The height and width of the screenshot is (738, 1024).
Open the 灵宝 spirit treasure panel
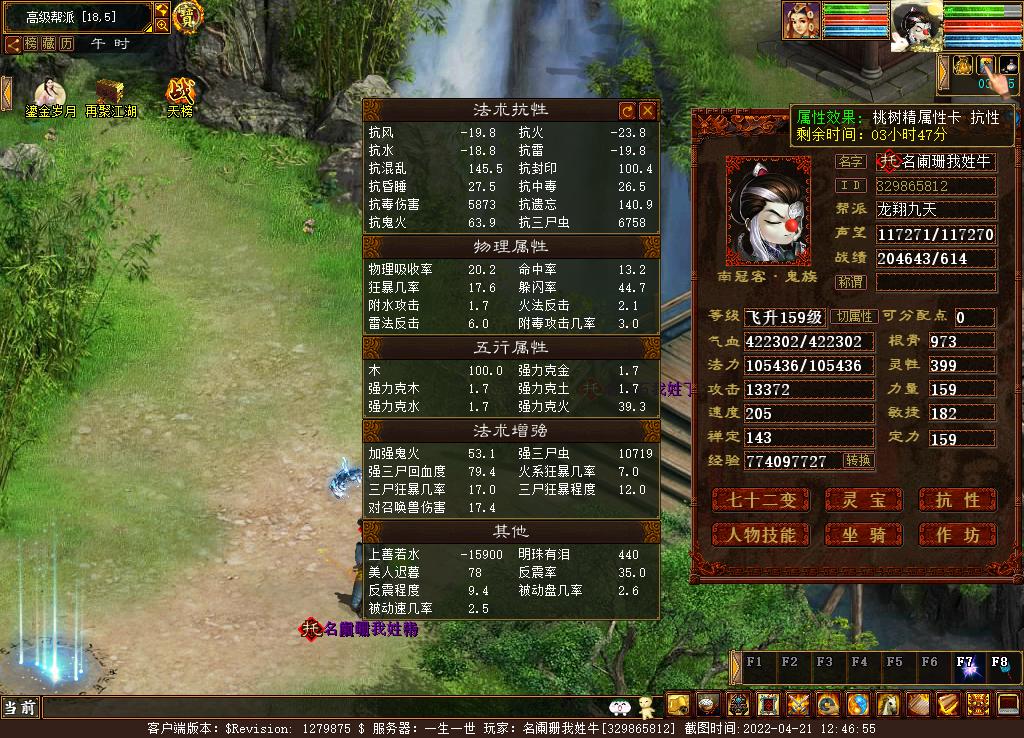tap(865, 500)
